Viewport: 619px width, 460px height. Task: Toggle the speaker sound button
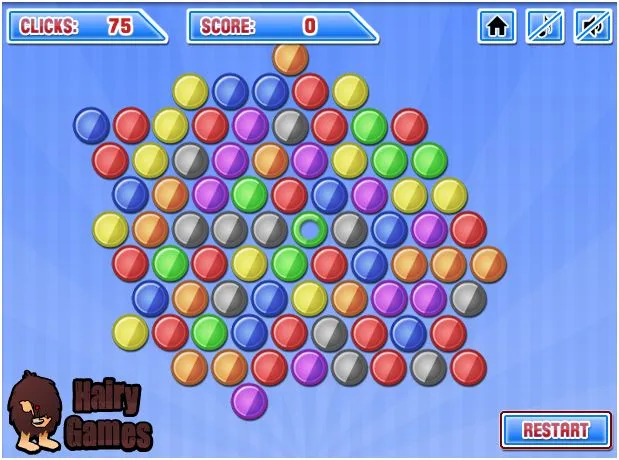point(592,26)
